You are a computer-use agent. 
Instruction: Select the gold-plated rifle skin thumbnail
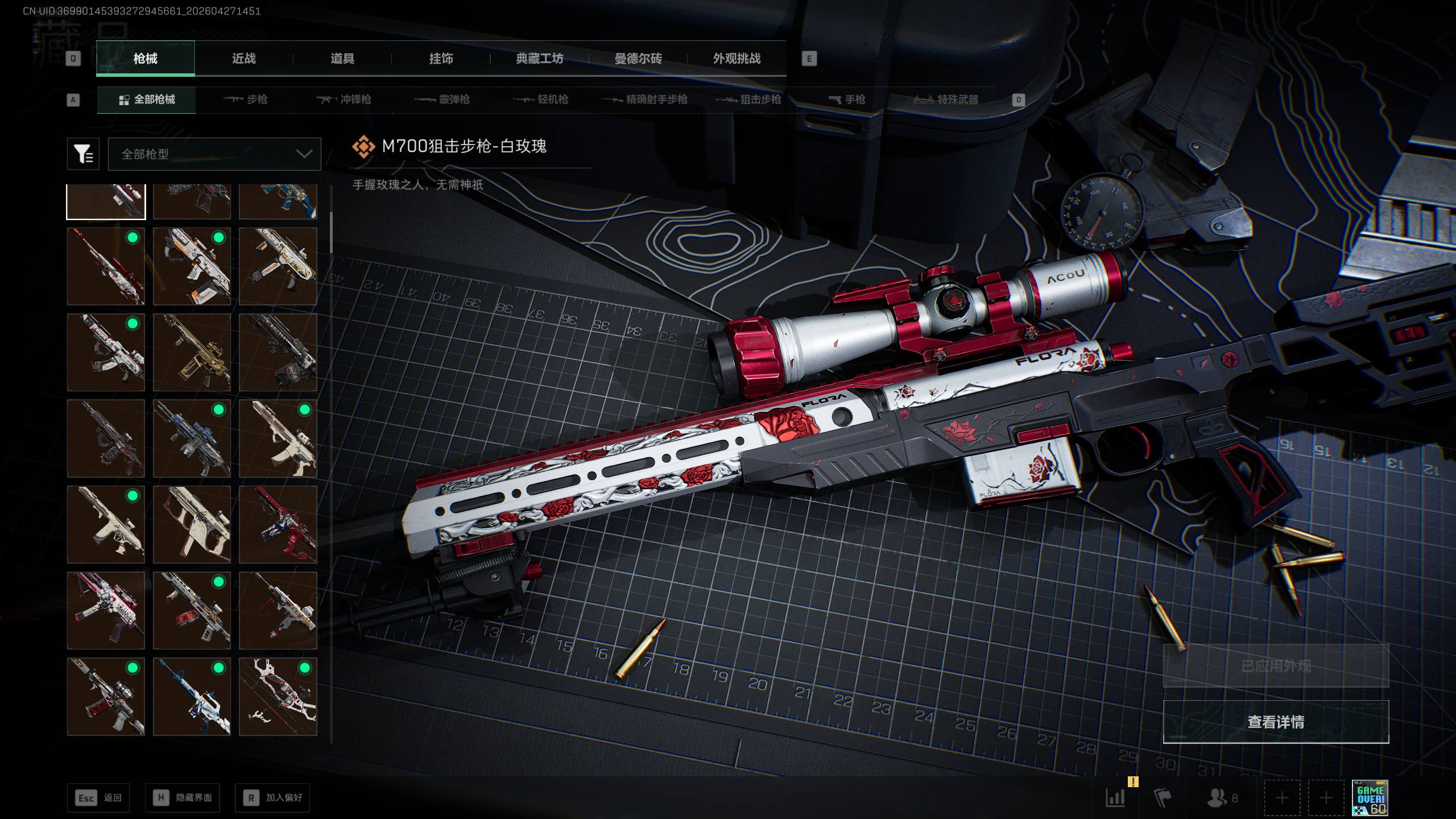coord(192,353)
